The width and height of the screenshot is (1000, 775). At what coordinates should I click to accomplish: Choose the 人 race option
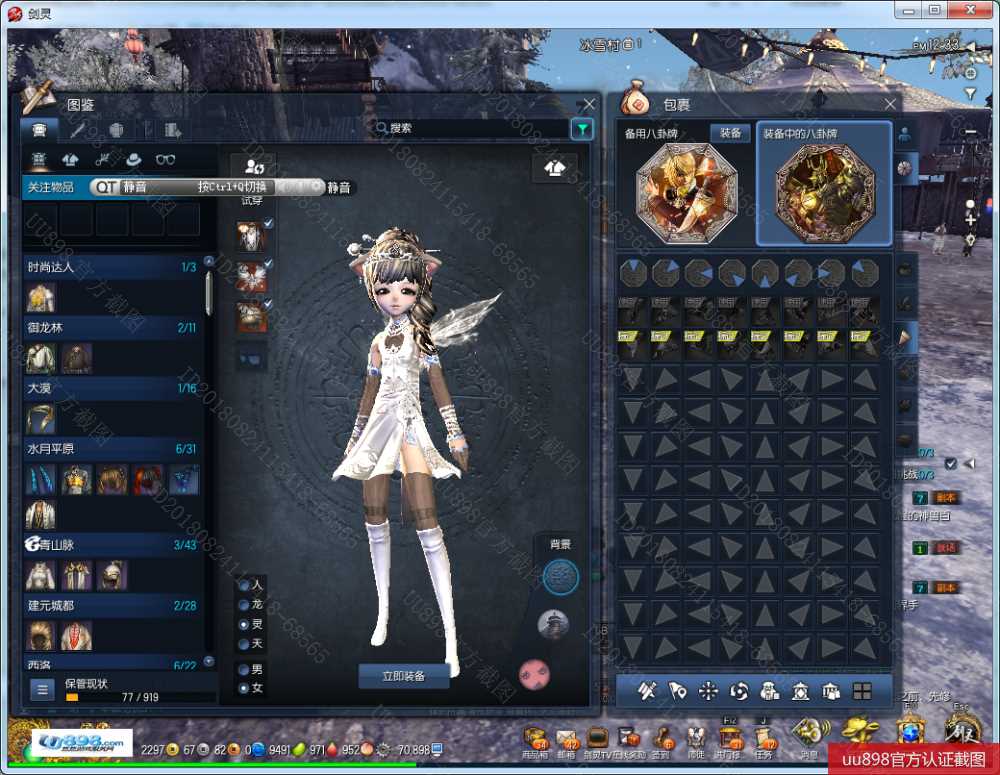tap(243, 584)
